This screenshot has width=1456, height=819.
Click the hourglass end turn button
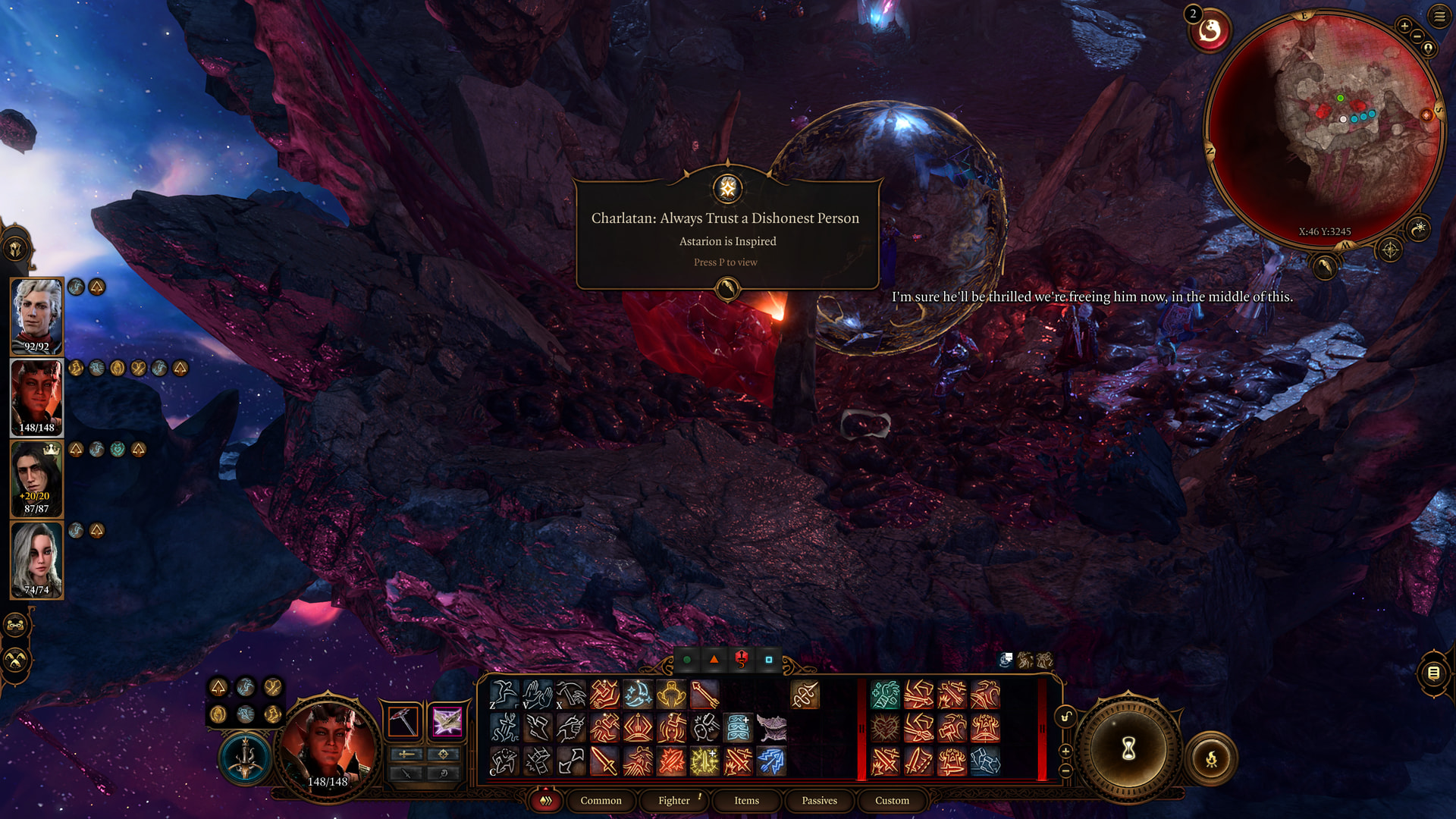tap(1128, 749)
